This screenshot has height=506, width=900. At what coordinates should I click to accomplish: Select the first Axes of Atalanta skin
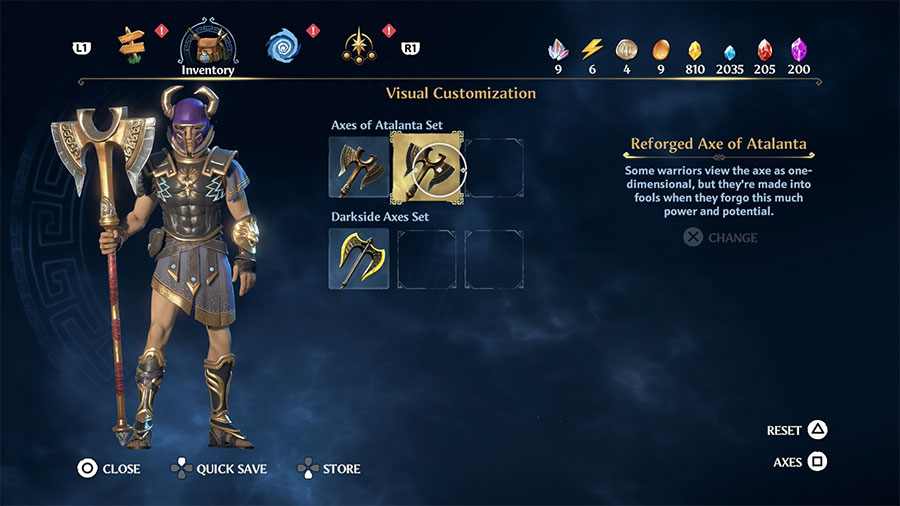[x=359, y=167]
